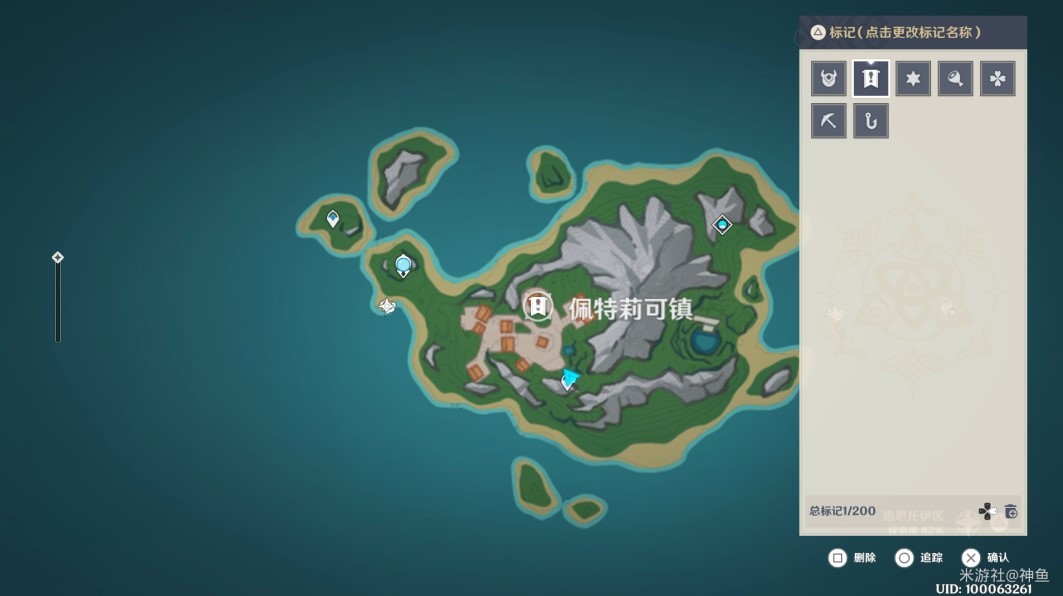Select the placed banner marker at 佩特莉可镇

[538, 306]
